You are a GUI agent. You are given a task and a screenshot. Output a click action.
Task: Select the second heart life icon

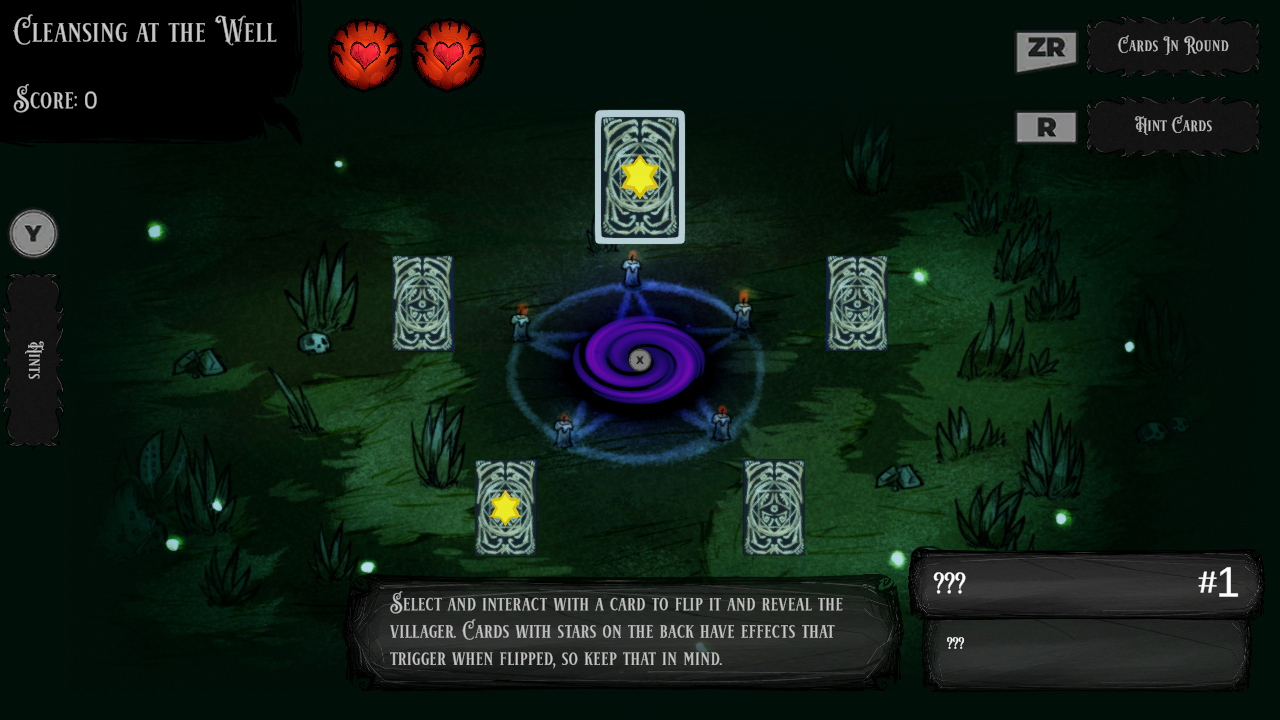click(x=448, y=53)
